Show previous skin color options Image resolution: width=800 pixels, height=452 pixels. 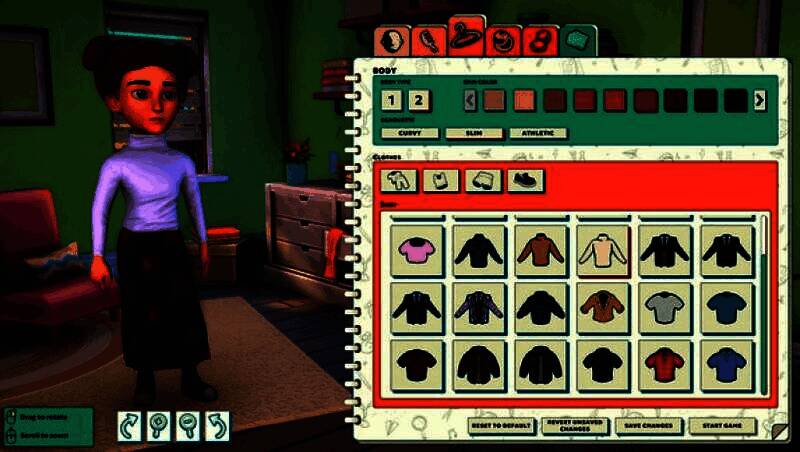pos(471,100)
